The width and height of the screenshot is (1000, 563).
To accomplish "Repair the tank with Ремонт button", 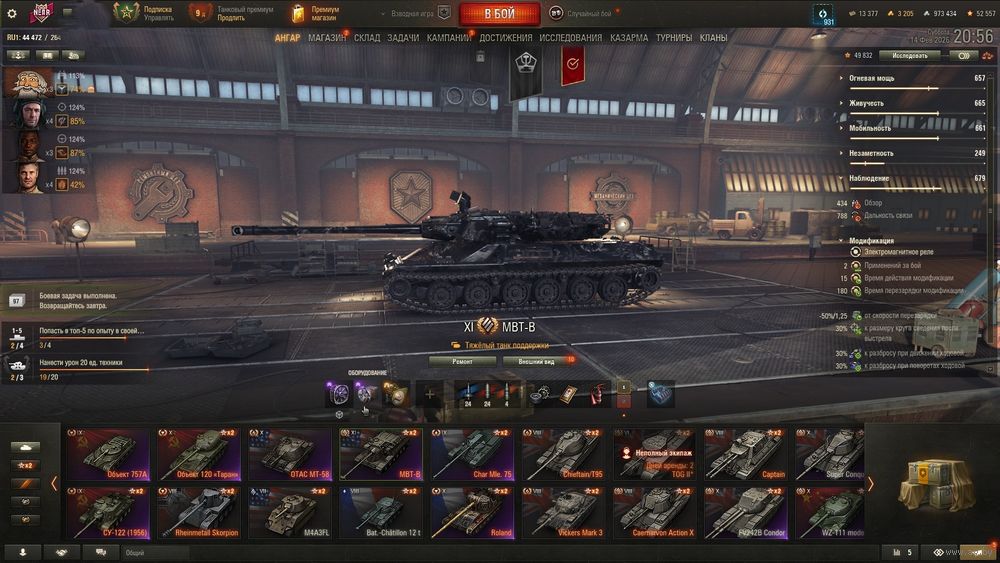I will (462, 361).
